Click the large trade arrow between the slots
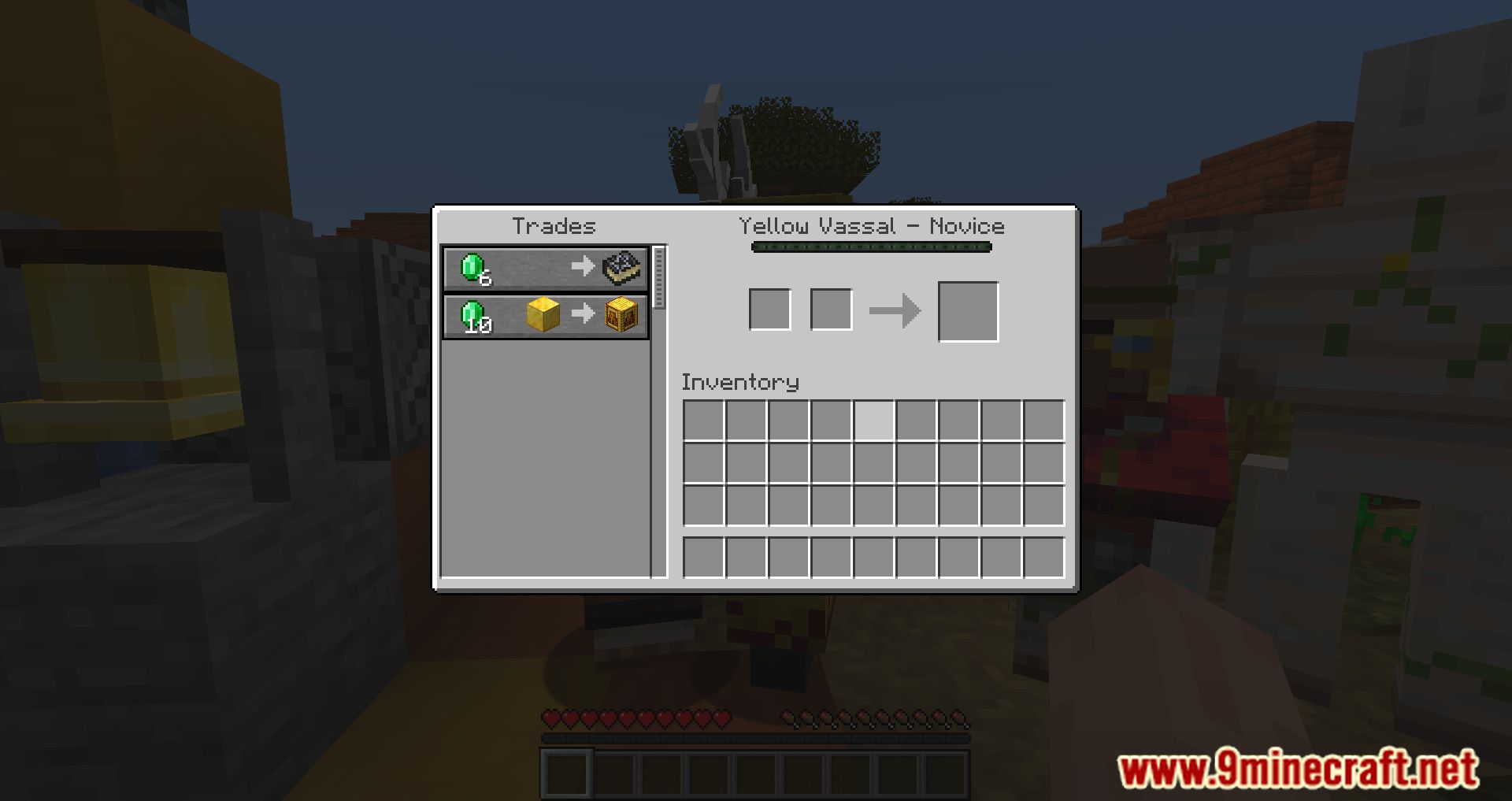Screen dimensions: 1512x801 (896, 310)
